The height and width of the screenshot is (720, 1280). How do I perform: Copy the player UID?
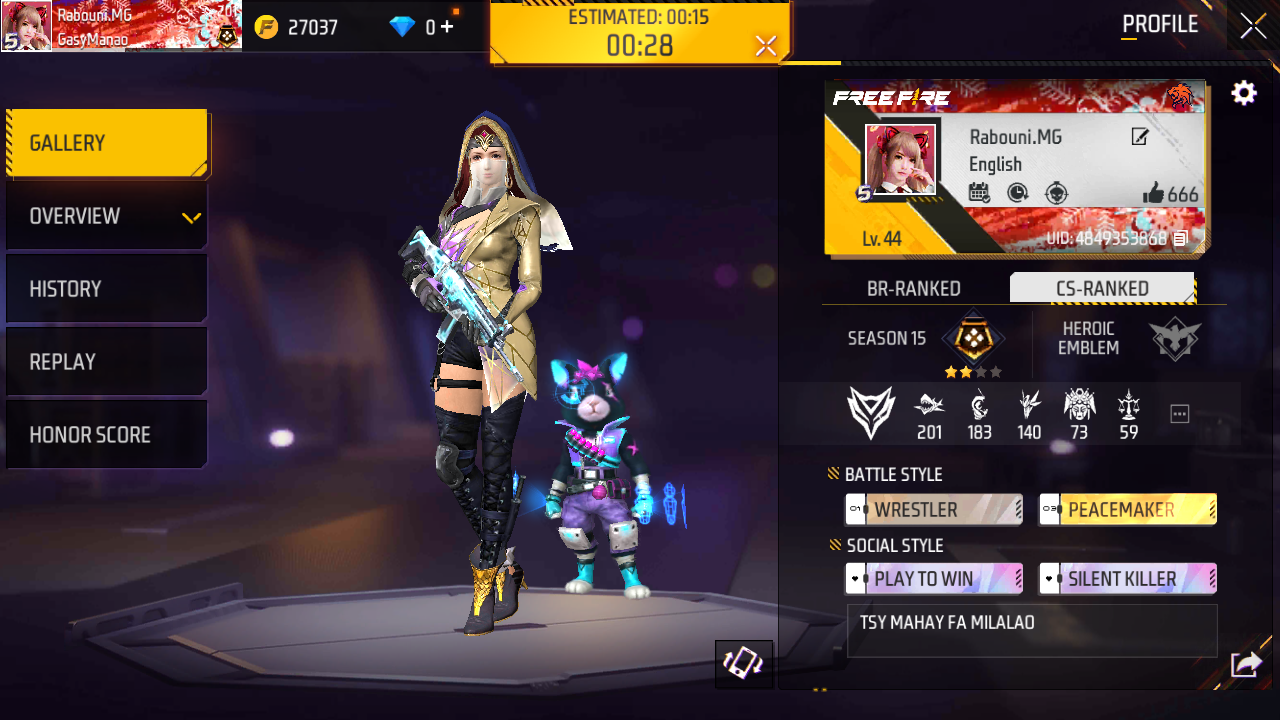1181,239
